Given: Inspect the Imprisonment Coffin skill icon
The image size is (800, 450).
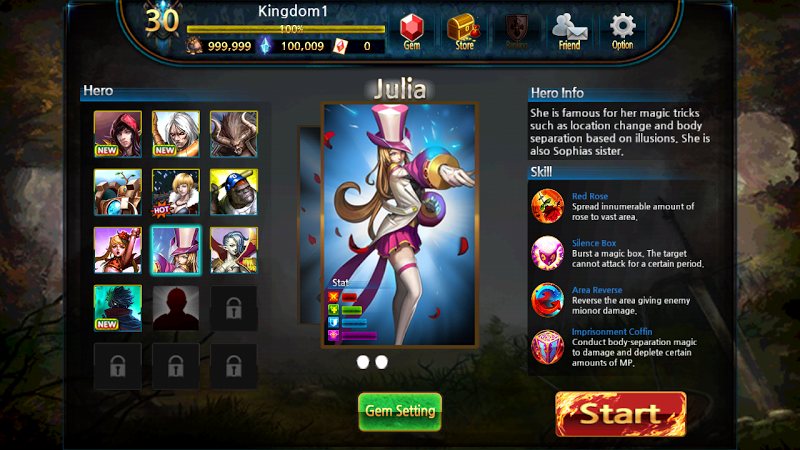Looking at the screenshot, I should (x=548, y=347).
